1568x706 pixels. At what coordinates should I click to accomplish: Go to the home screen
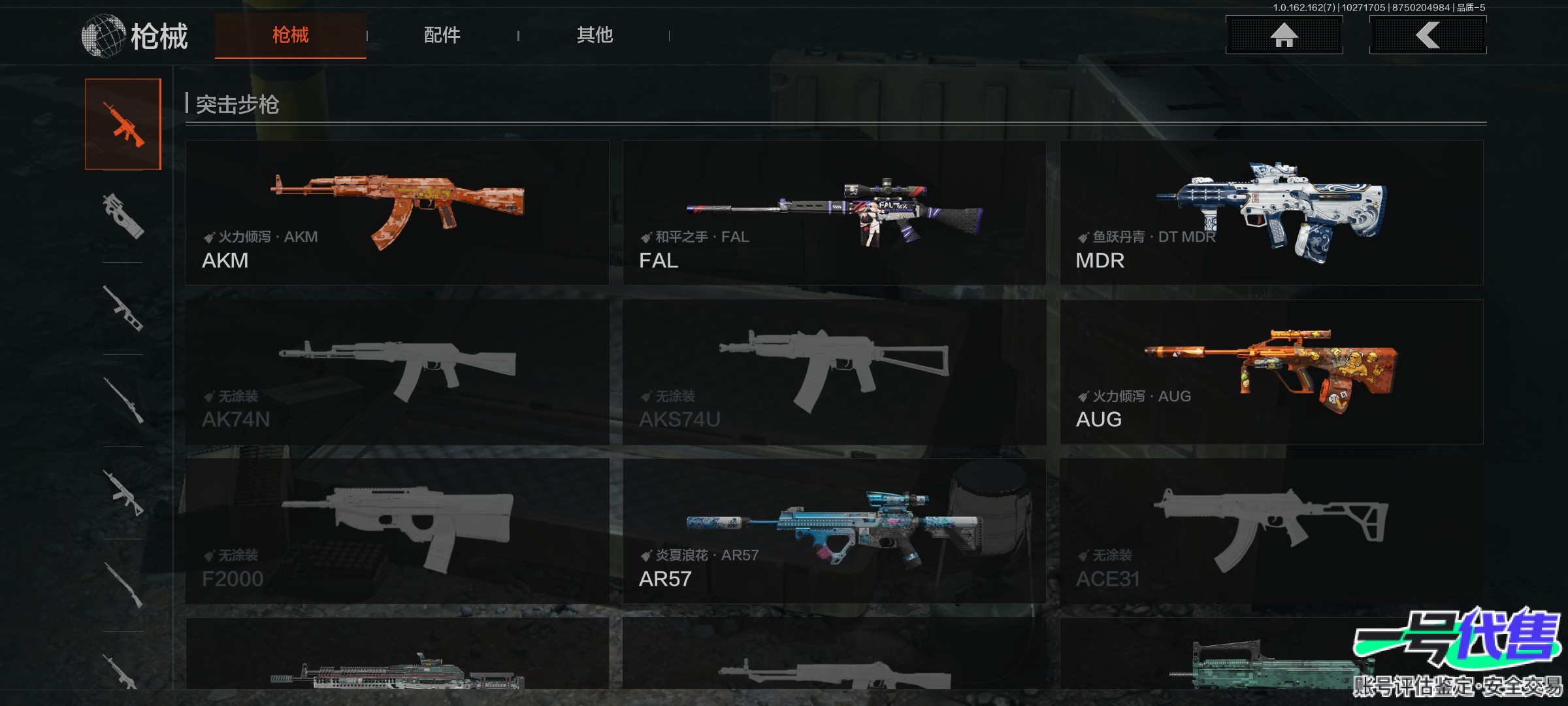point(1284,35)
